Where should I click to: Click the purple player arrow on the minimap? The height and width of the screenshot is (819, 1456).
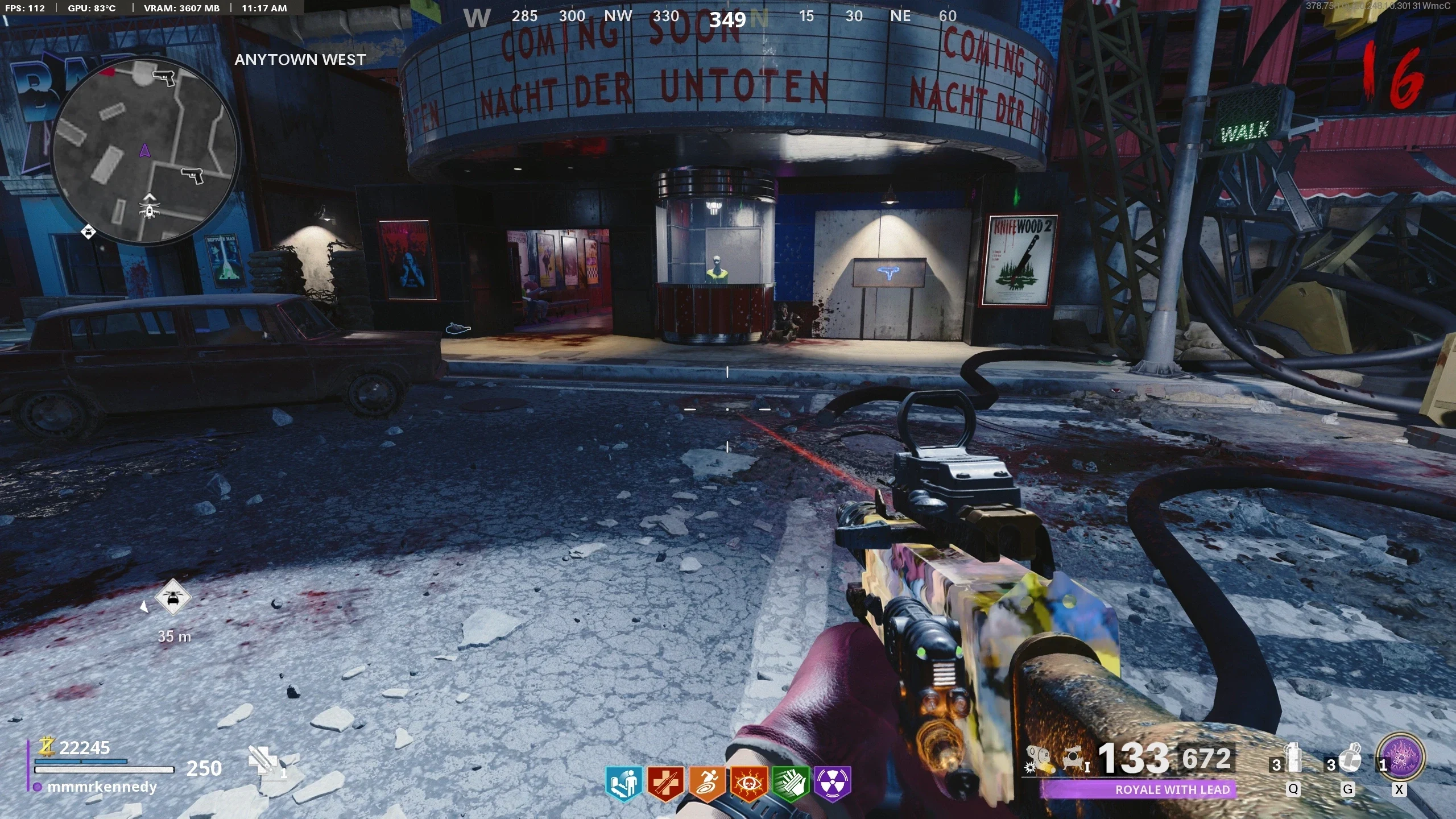144,151
